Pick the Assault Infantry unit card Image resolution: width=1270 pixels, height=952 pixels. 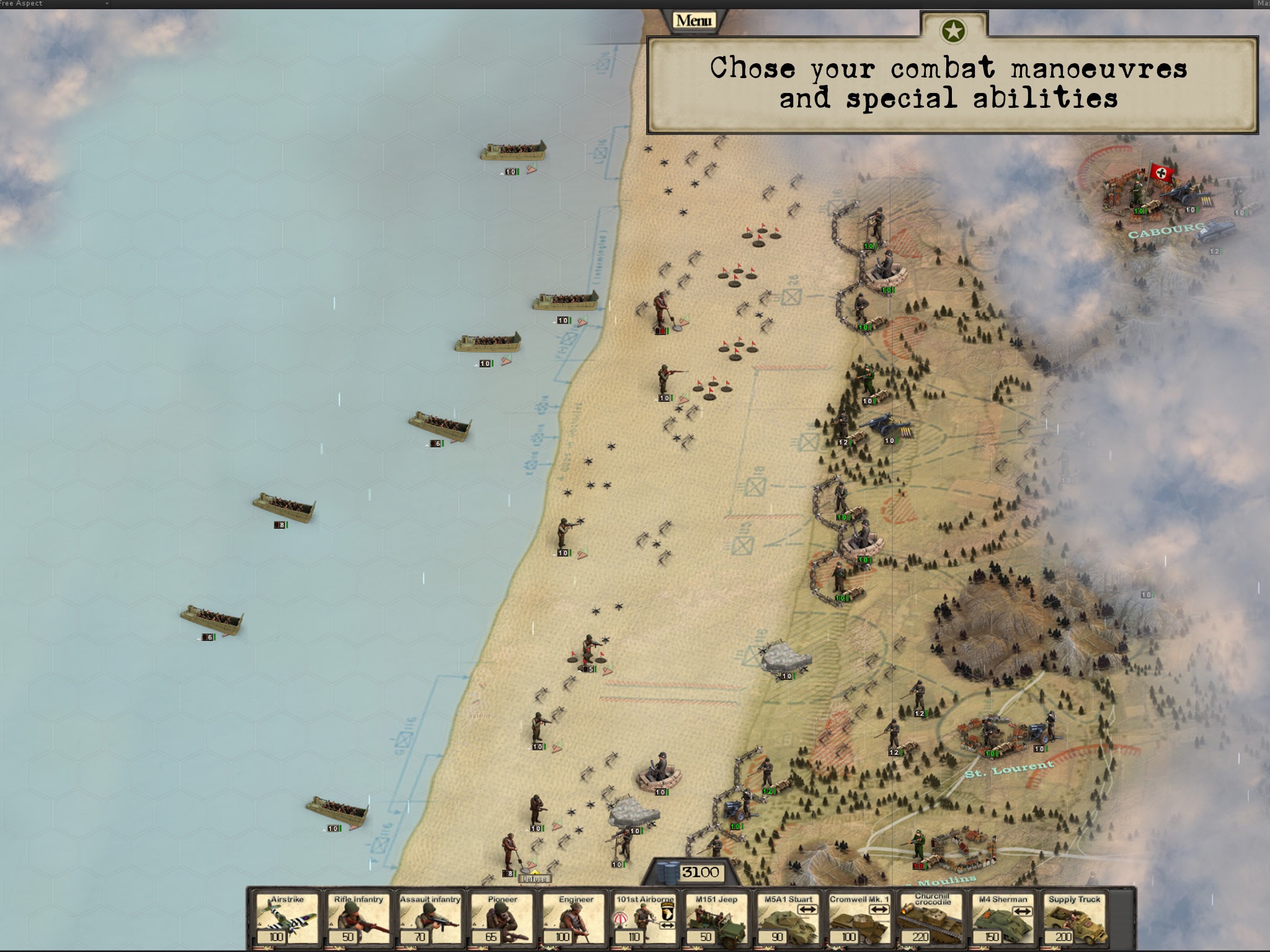point(430,919)
